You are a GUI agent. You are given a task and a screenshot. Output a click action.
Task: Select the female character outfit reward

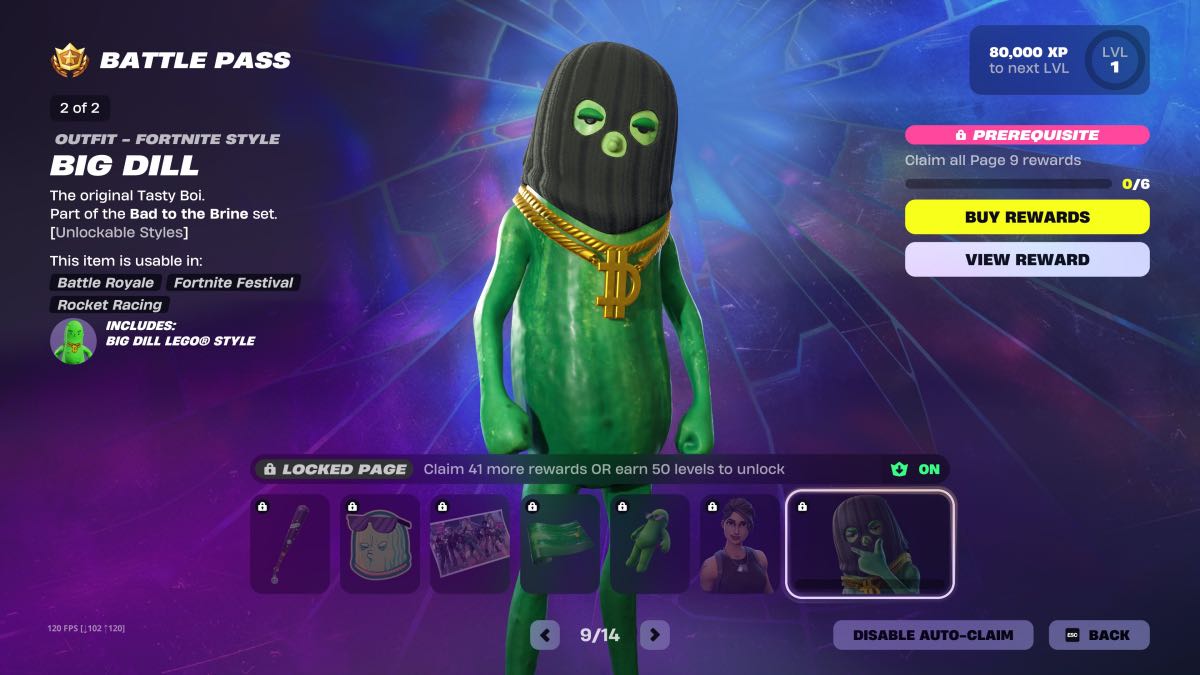739,543
